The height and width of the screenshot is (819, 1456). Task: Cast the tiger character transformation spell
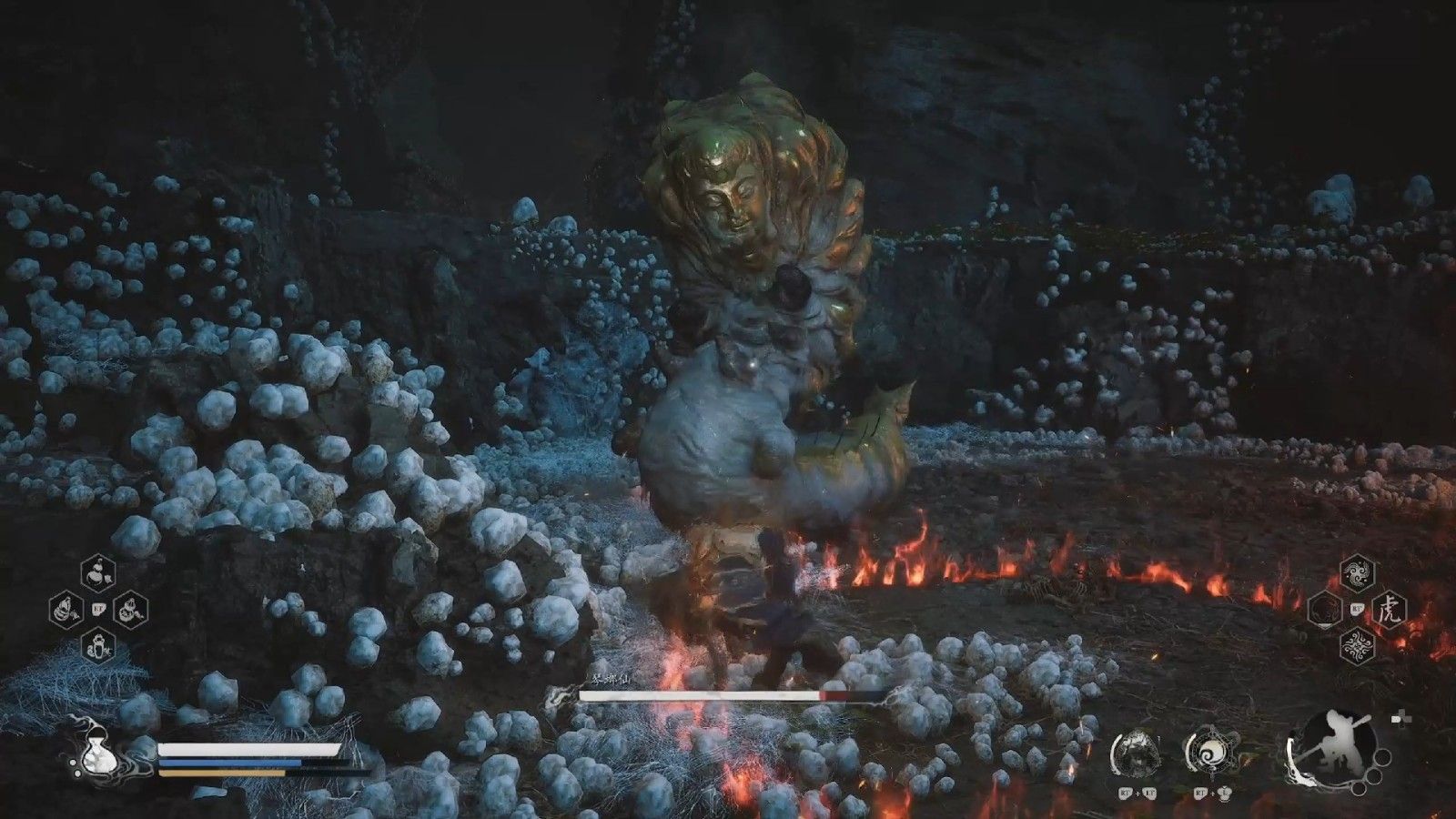pos(1388,608)
